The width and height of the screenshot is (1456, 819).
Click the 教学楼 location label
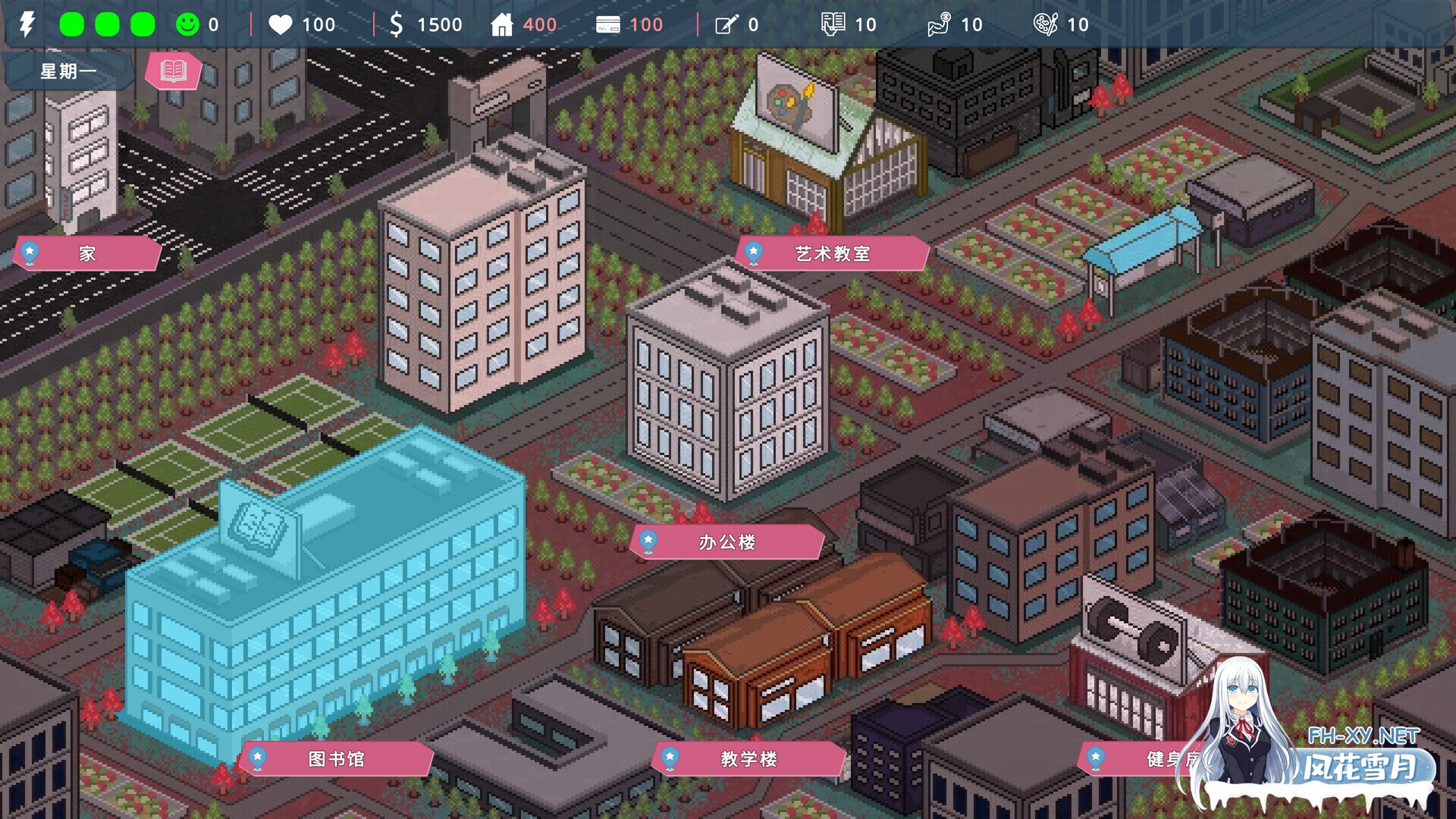point(747,758)
